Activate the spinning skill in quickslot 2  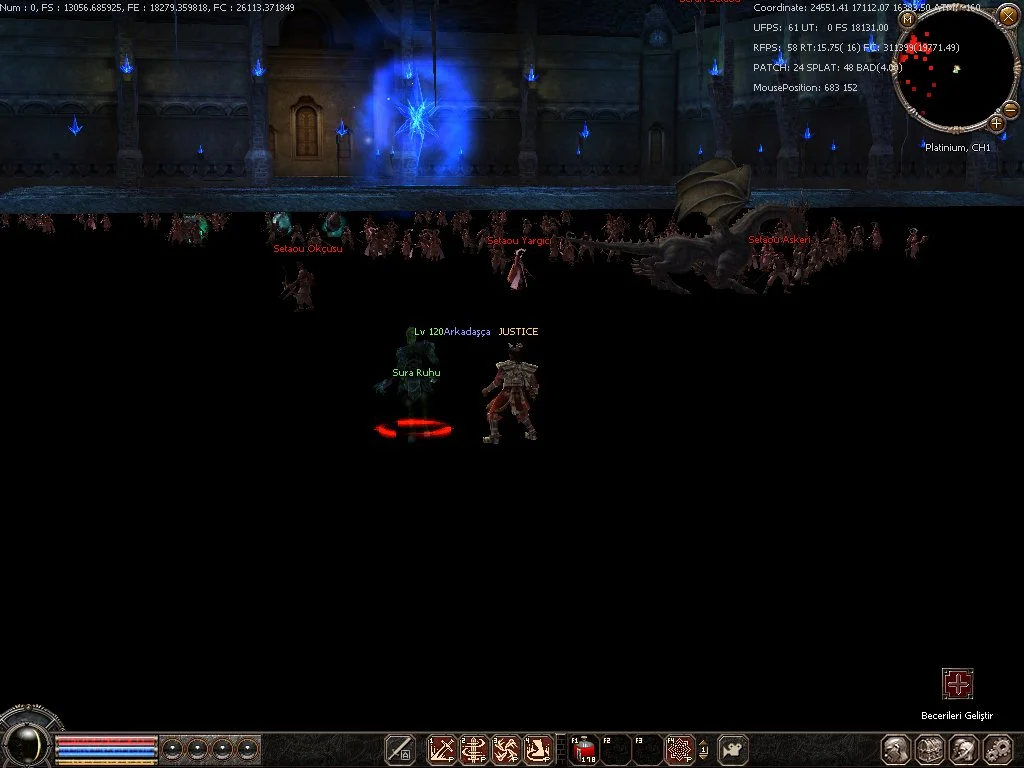point(474,749)
